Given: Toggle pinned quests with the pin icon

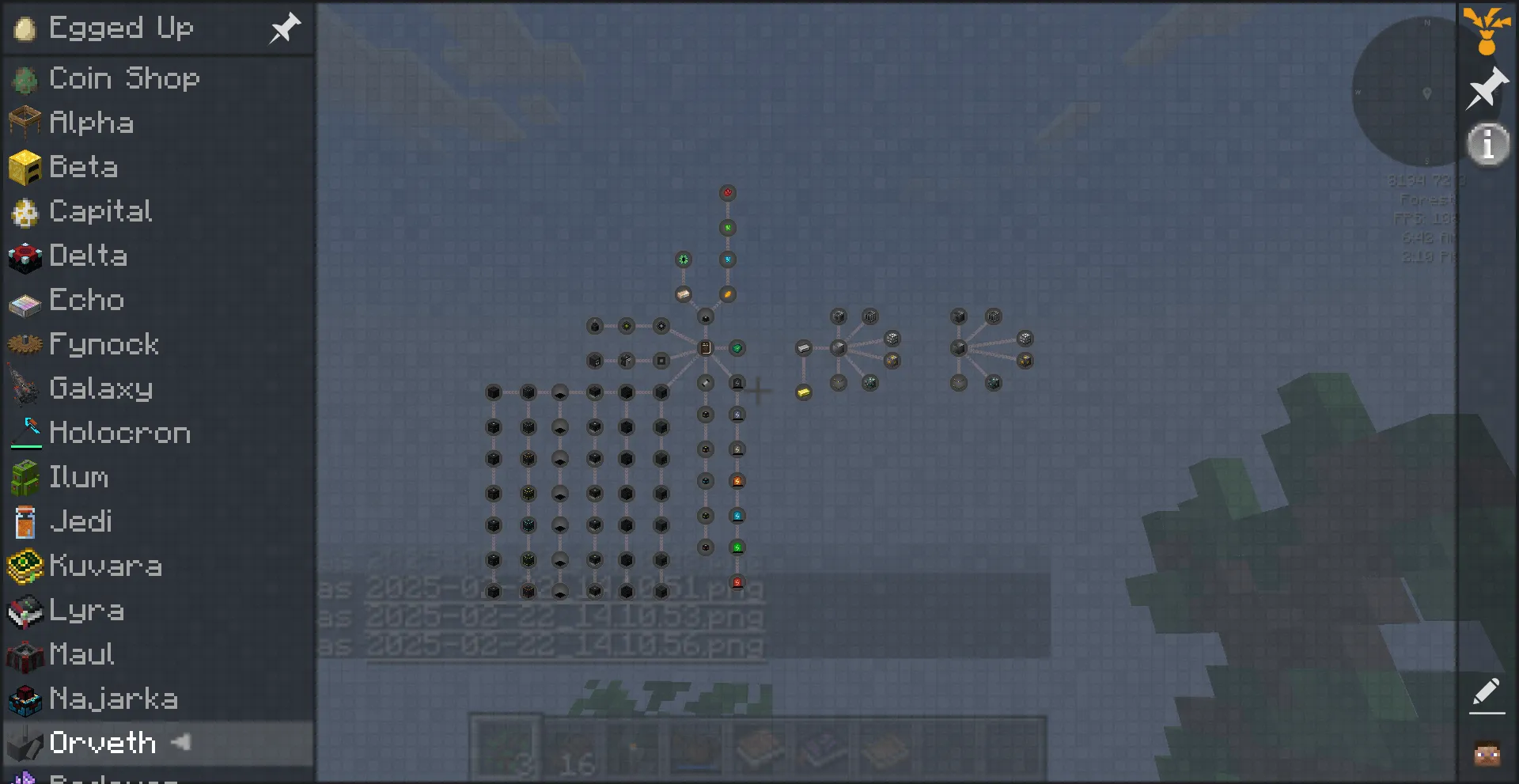Looking at the screenshot, I should click(x=1487, y=89).
